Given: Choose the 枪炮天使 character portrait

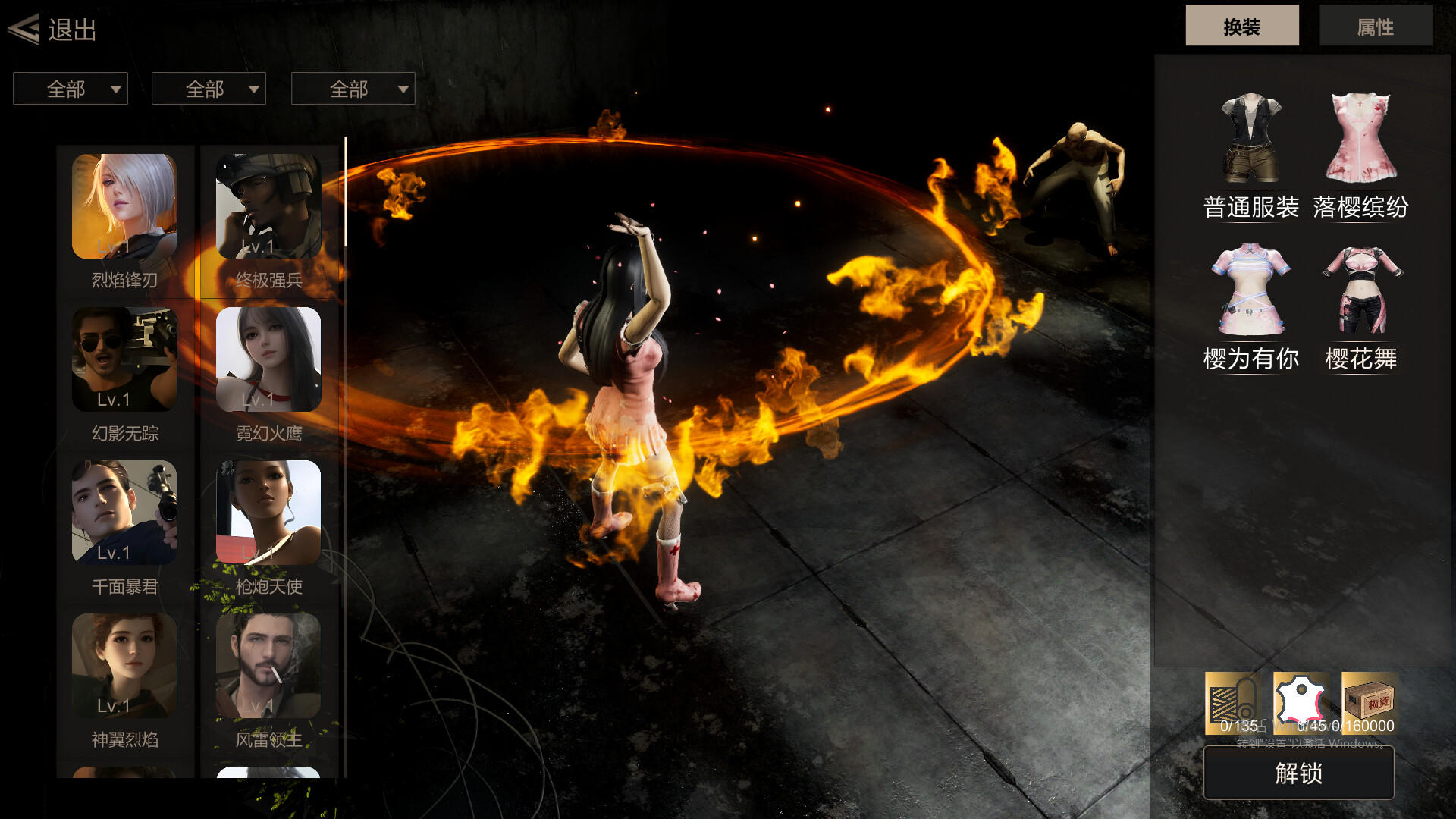Looking at the screenshot, I should click(x=268, y=513).
